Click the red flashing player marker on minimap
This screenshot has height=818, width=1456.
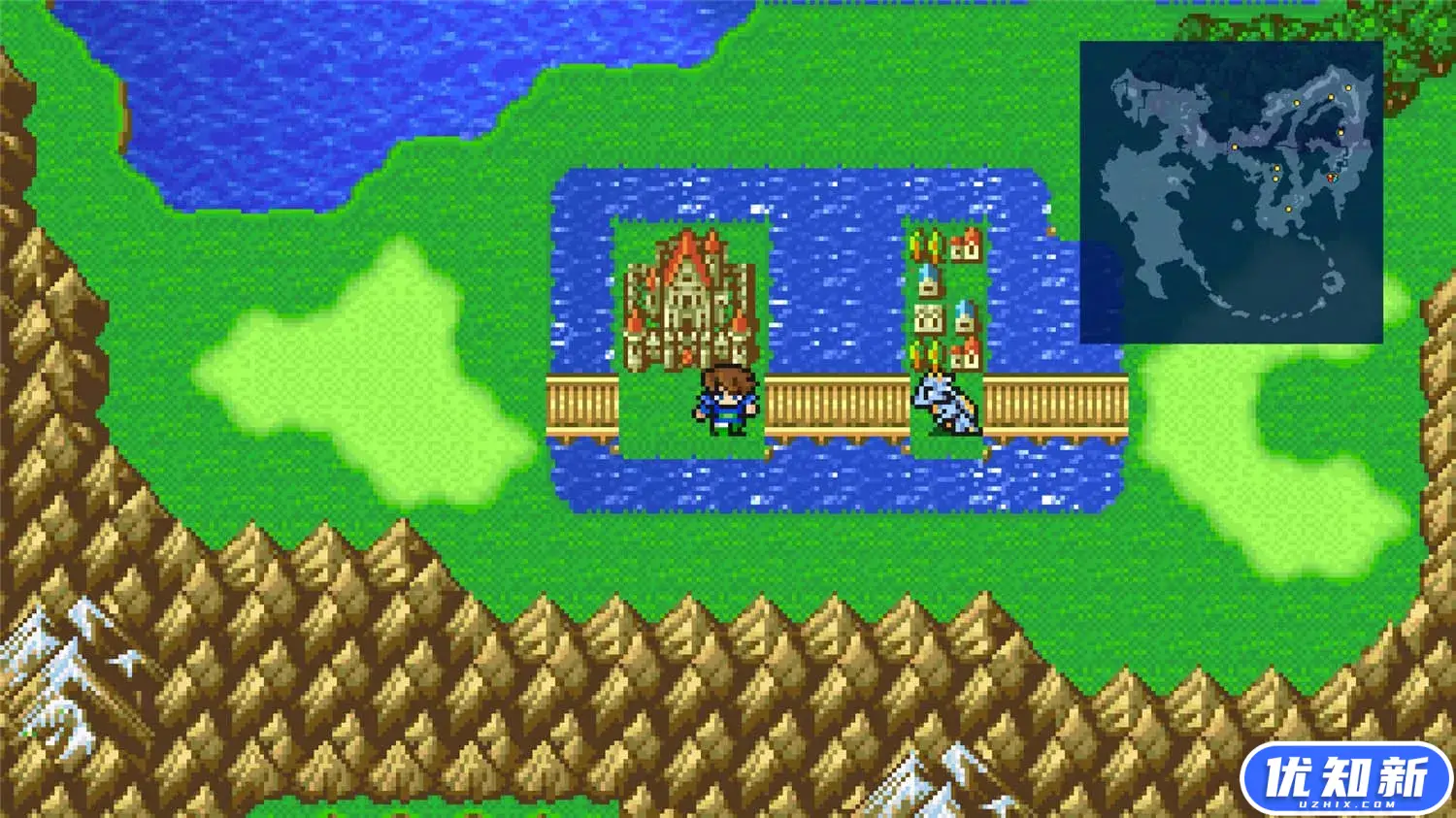click(x=1330, y=179)
